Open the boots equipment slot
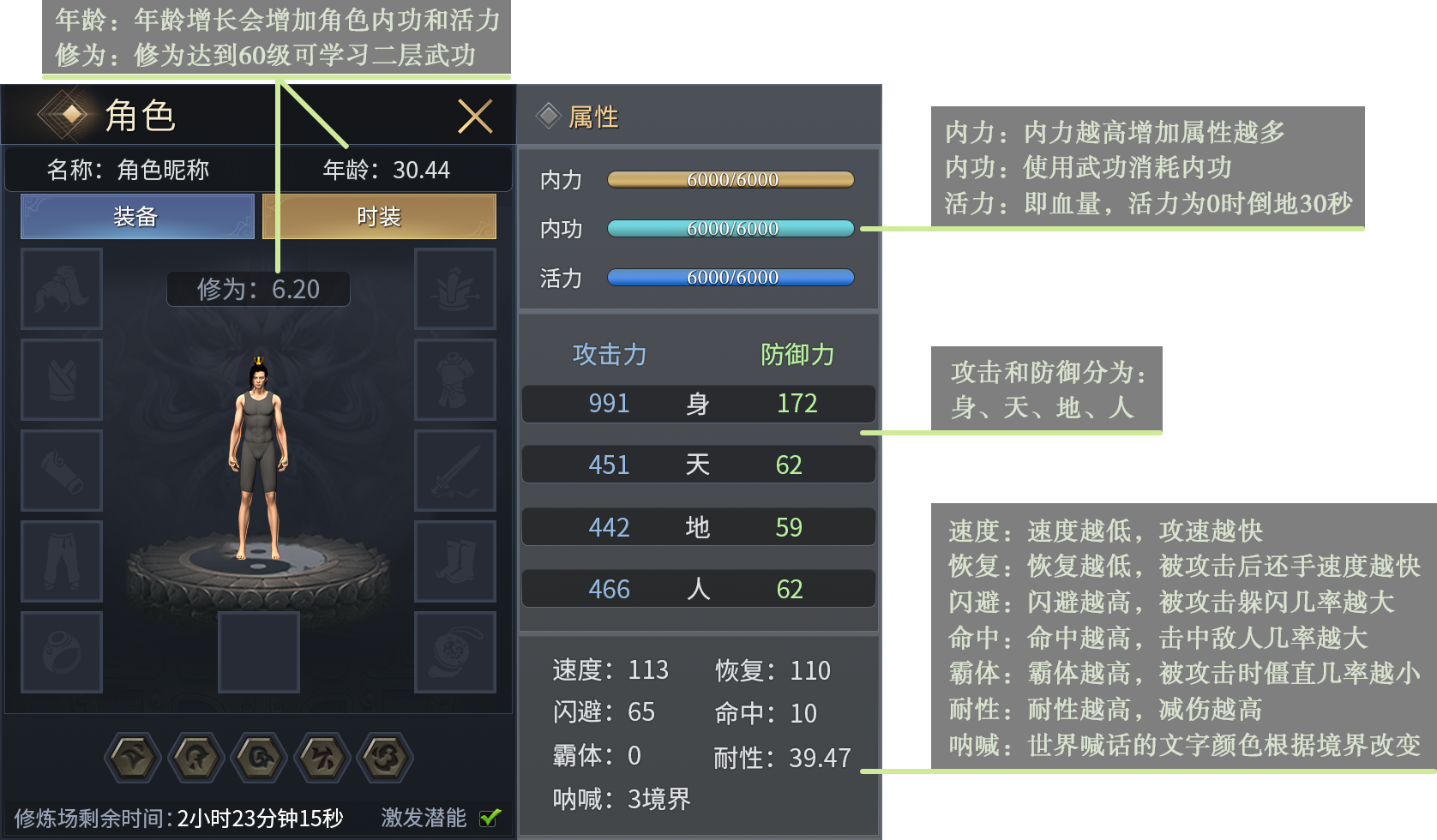 click(455, 561)
